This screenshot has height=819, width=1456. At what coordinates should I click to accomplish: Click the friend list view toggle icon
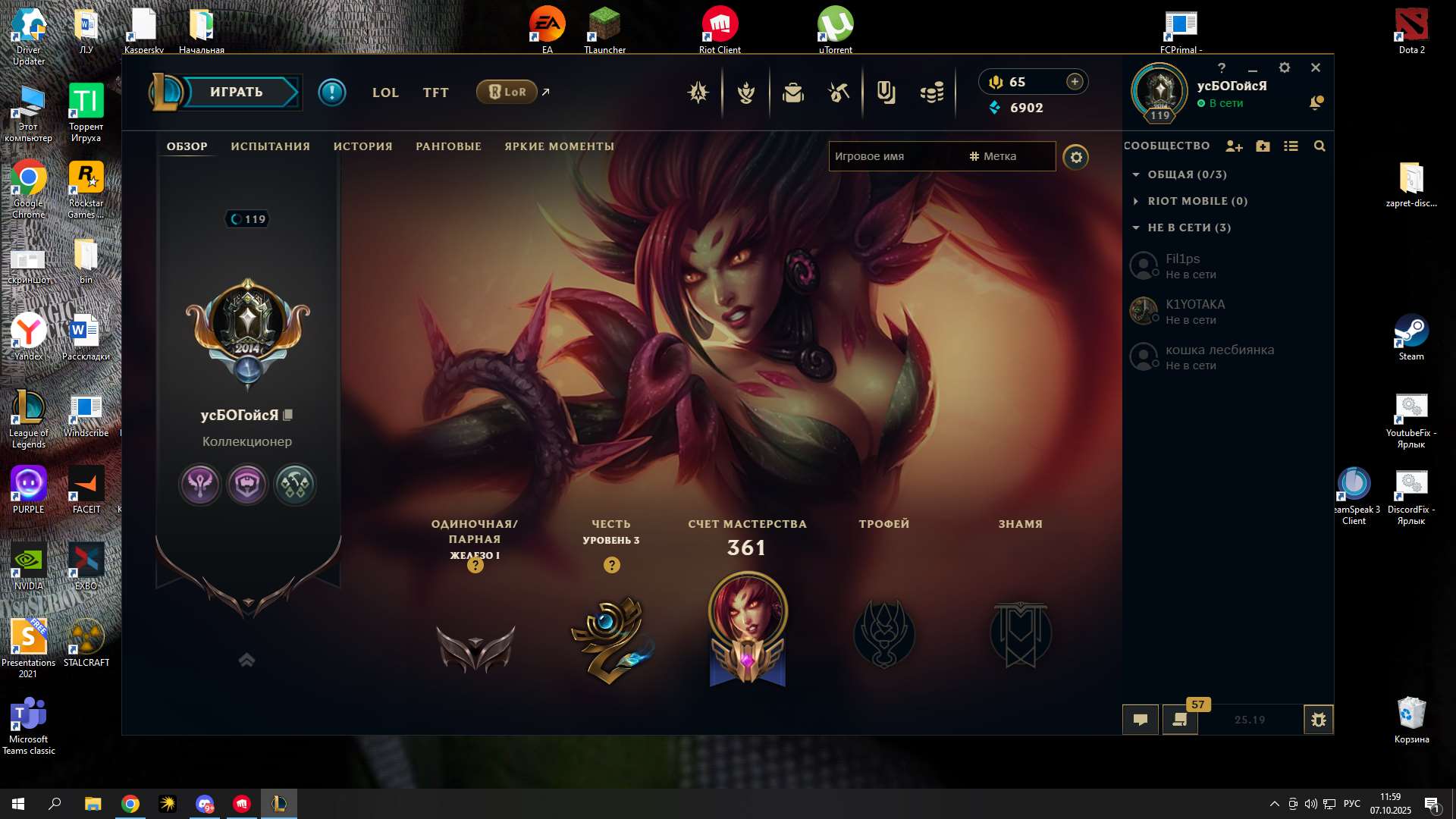[1291, 146]
